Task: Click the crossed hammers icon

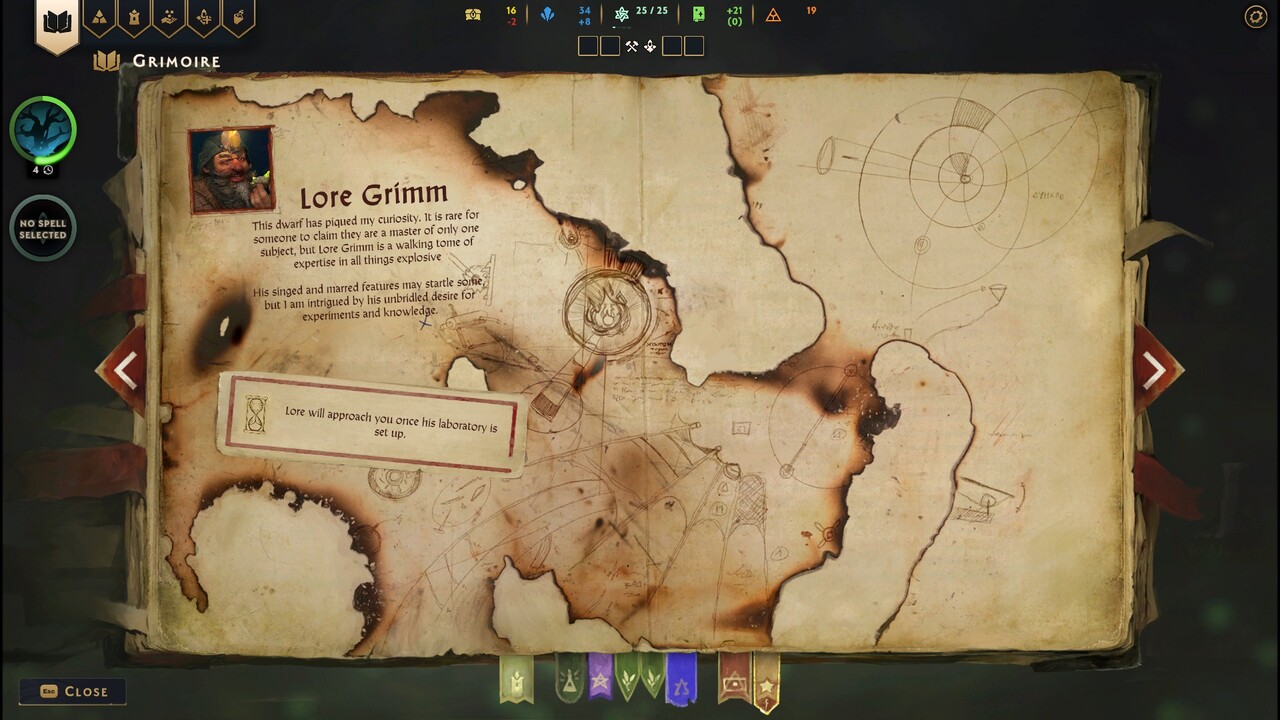Action: pyautogui.click(x=632, y=46)
